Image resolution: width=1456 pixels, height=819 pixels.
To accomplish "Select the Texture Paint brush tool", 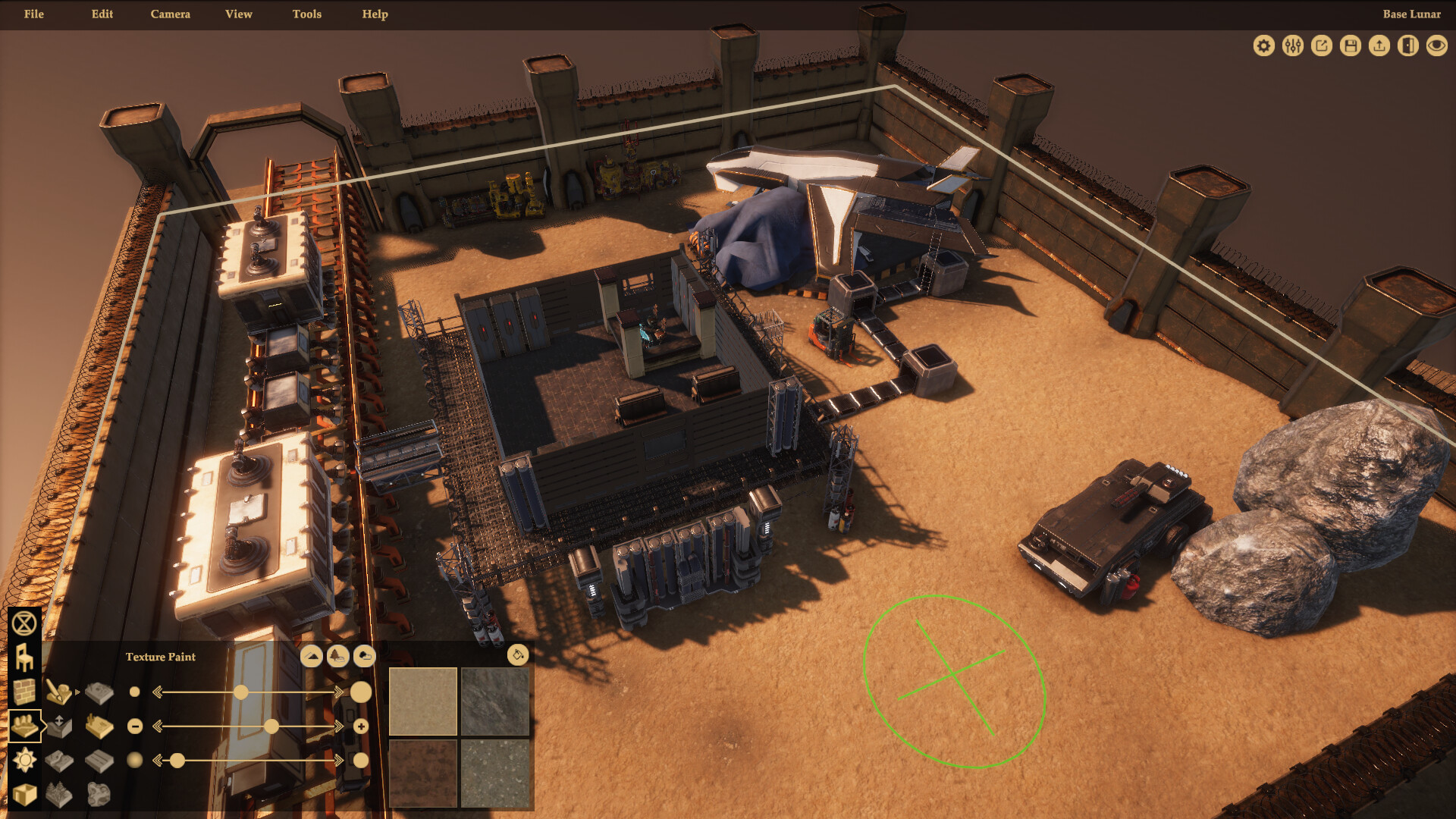I will (x=58, y=693).
